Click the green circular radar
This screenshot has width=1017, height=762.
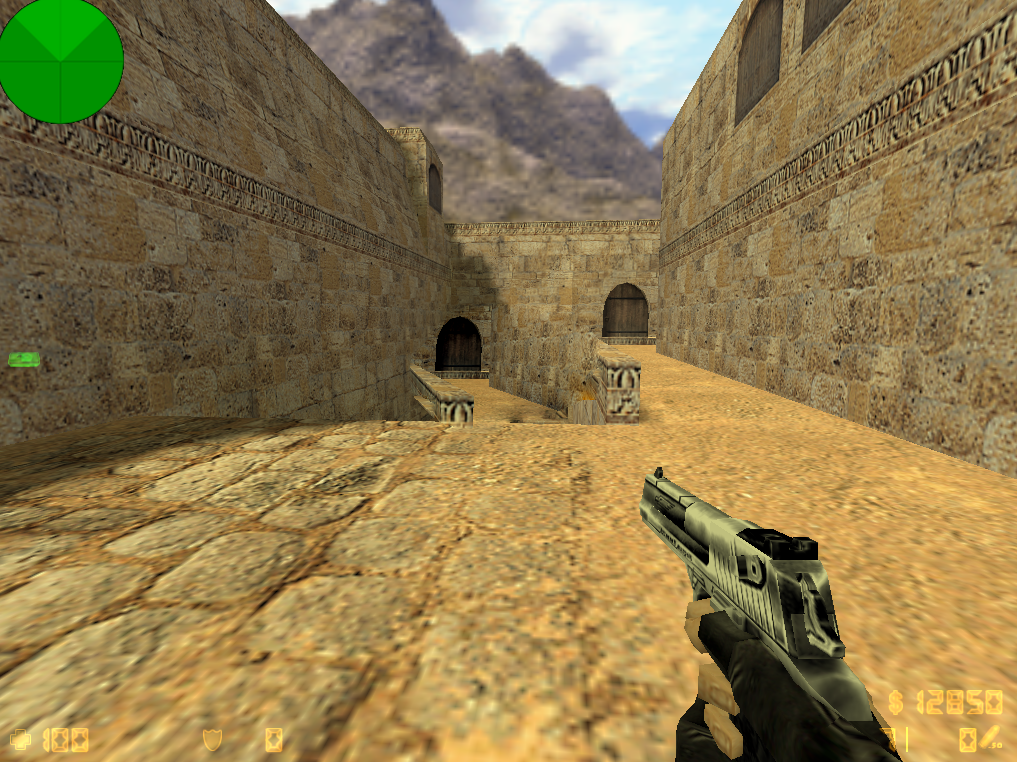pyautogui.click(x=61, y=61)
